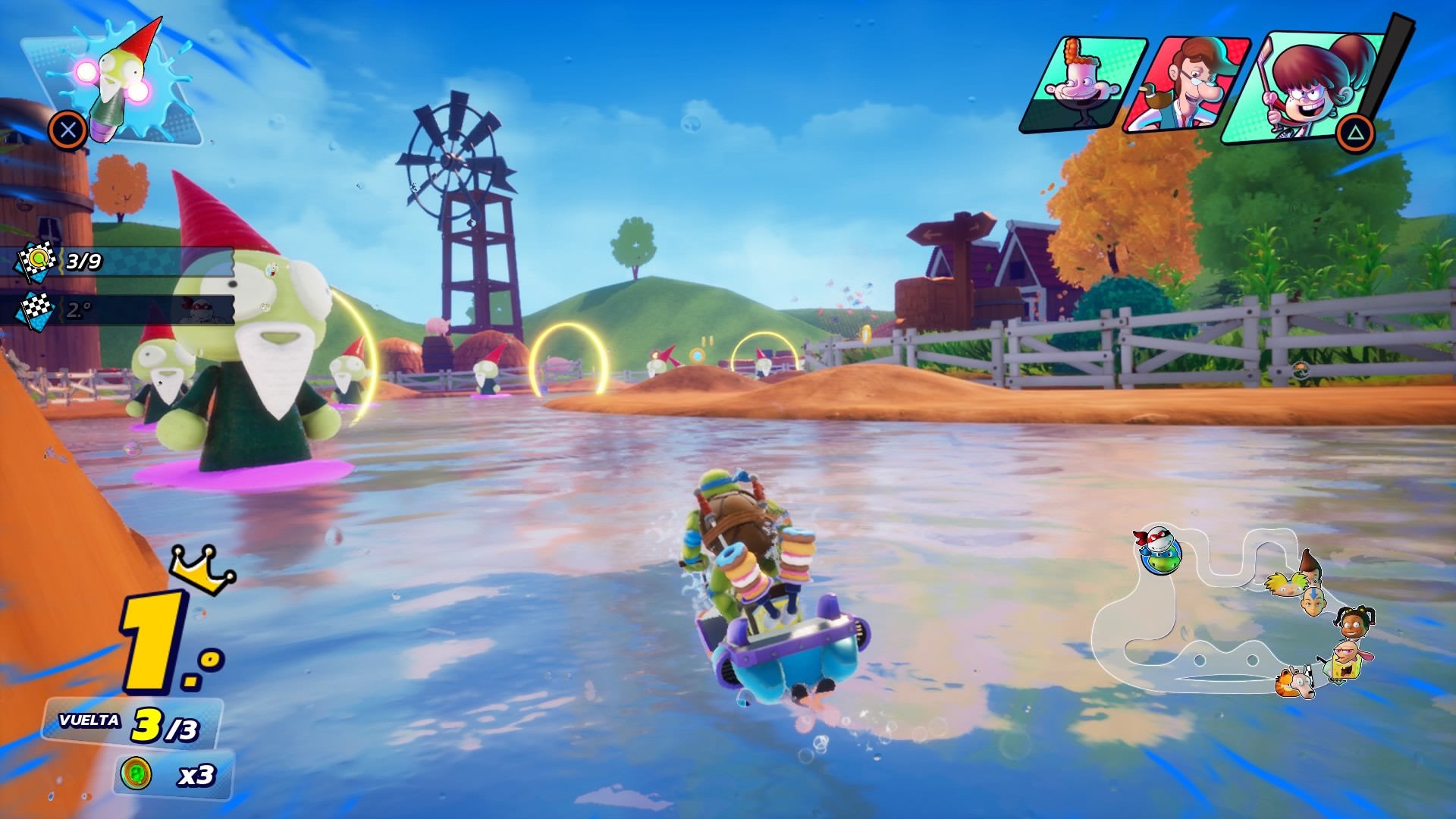Click the large 1.° position indicator

click(159, 641)
